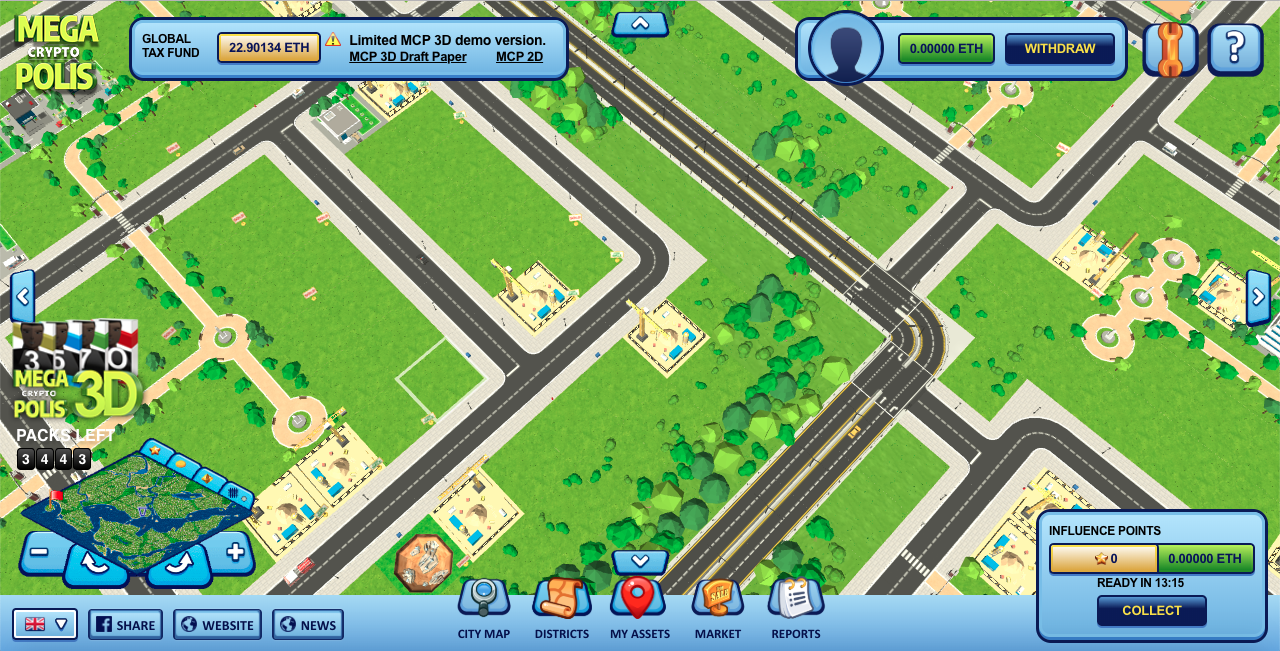Image resolution: width=1280 pixels, height=651 pixels.
Task: Open the question mark help
Action: (x=1235, y=49)
